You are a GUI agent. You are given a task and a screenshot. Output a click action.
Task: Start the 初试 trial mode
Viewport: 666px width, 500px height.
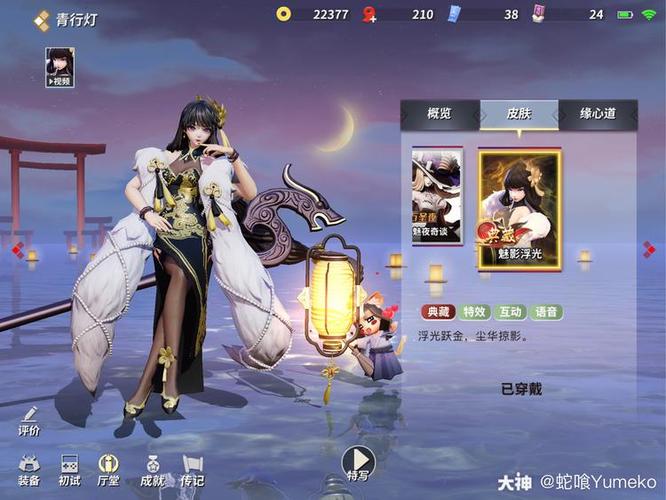point(69,469)
